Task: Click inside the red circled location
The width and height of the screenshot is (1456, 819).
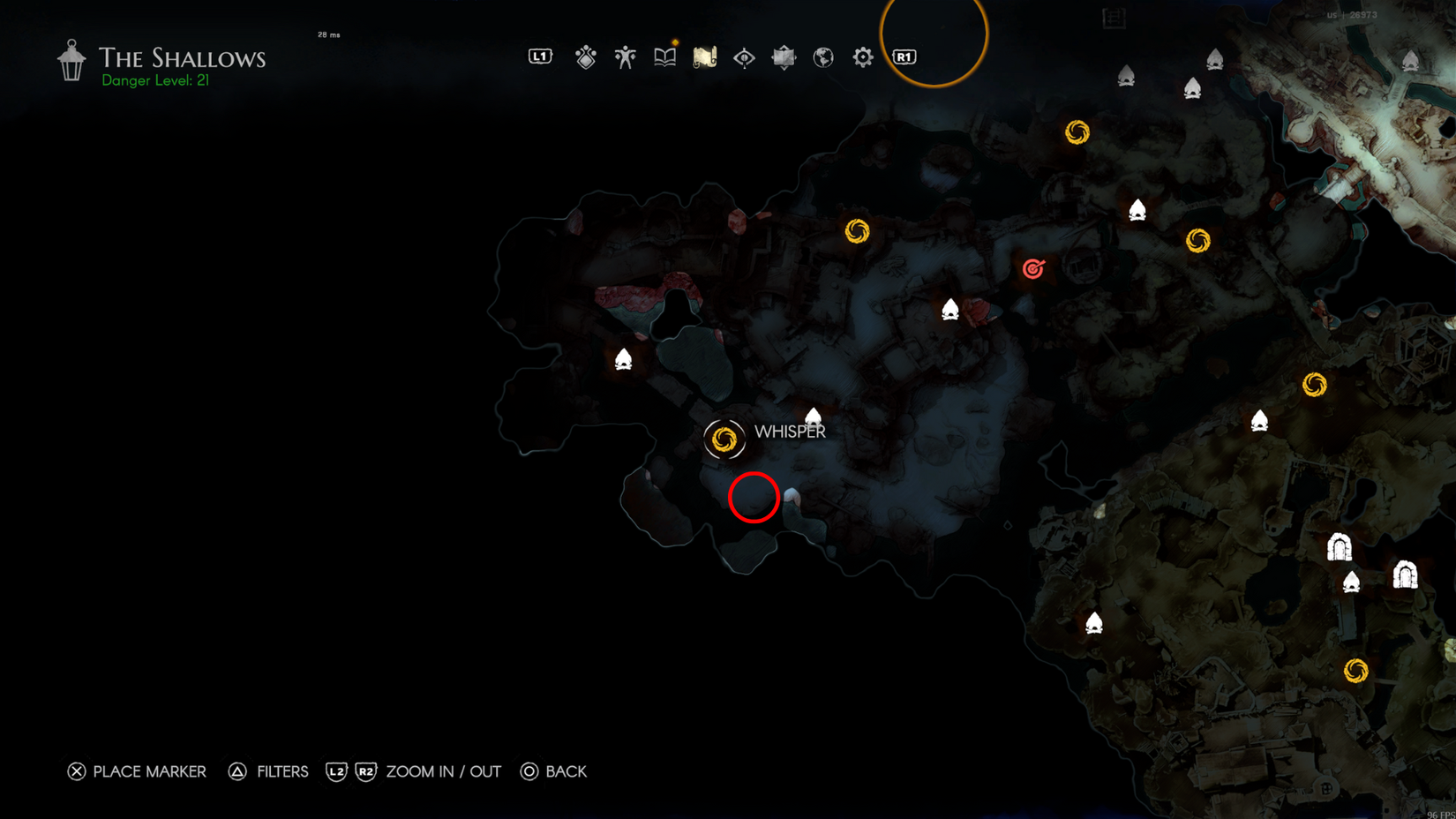Action: tap(754, 497)
